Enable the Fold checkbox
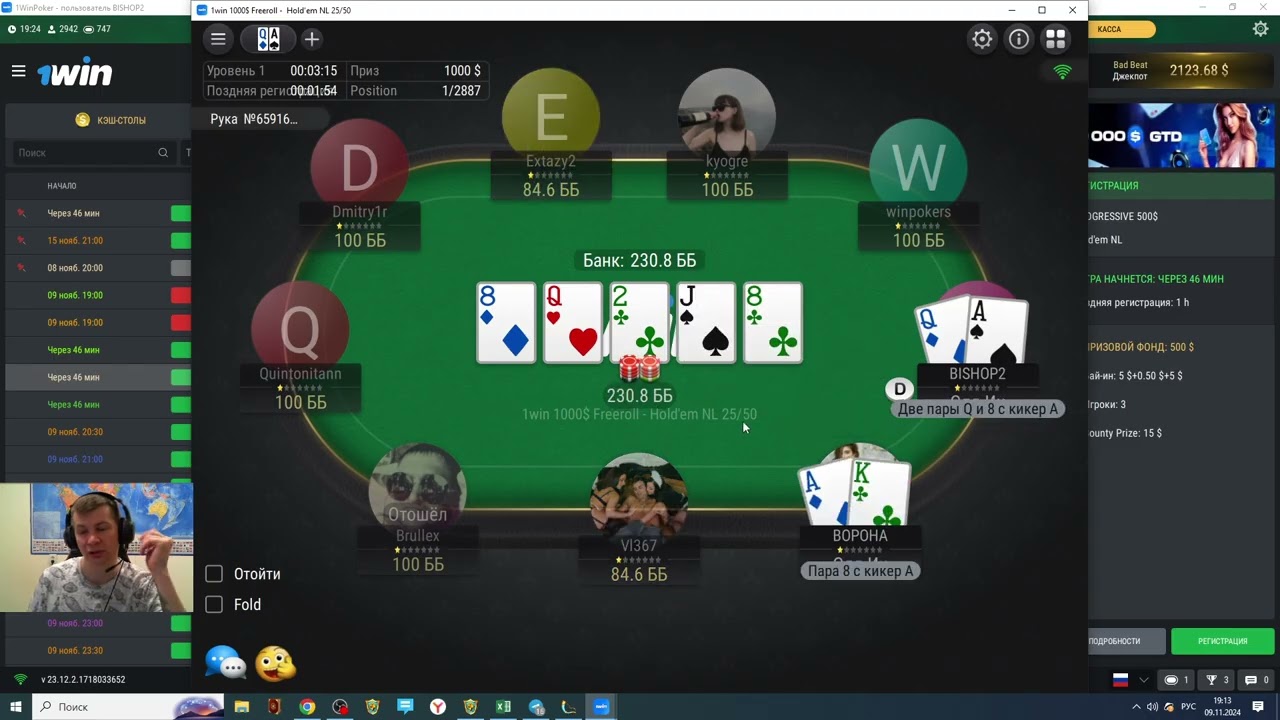 point(213,604)
